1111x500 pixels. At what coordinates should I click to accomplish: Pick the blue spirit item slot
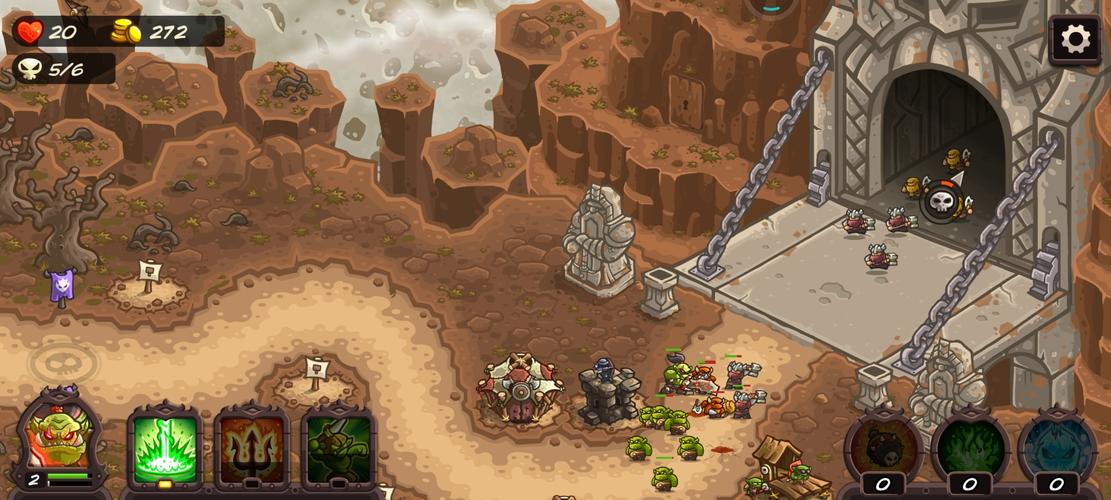coord(1057,448)
